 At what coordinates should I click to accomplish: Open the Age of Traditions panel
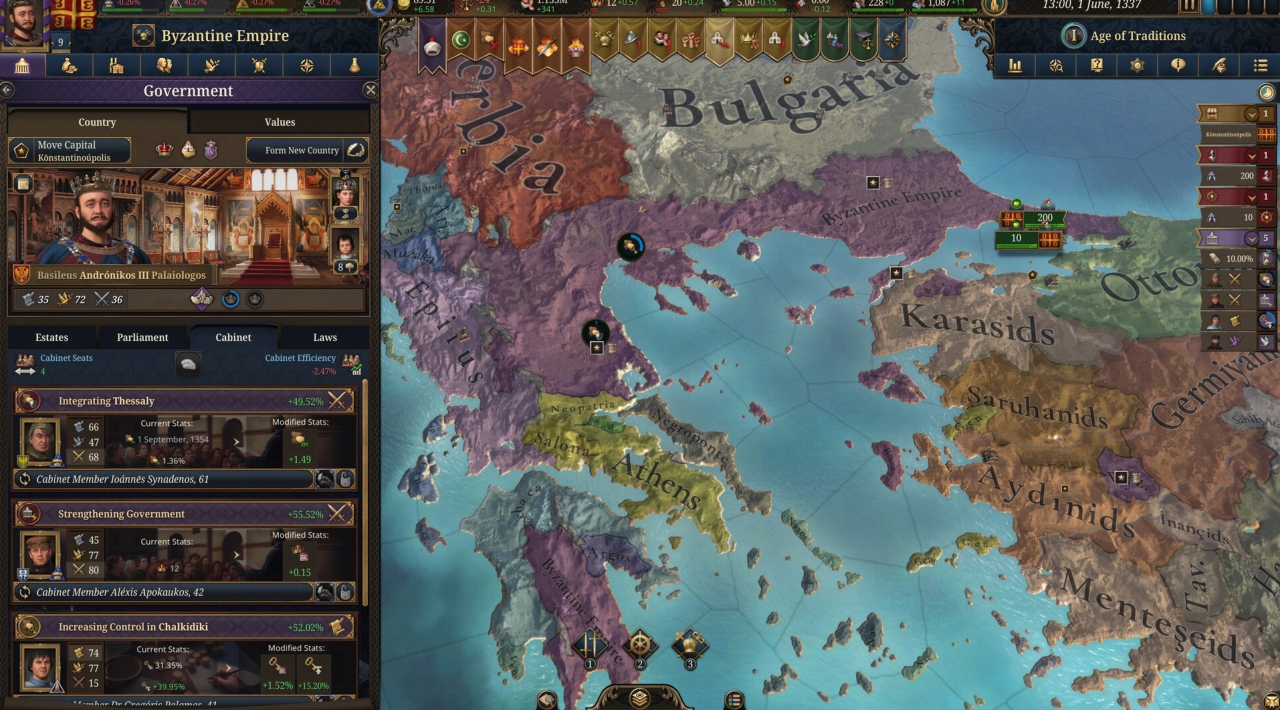1125,36
